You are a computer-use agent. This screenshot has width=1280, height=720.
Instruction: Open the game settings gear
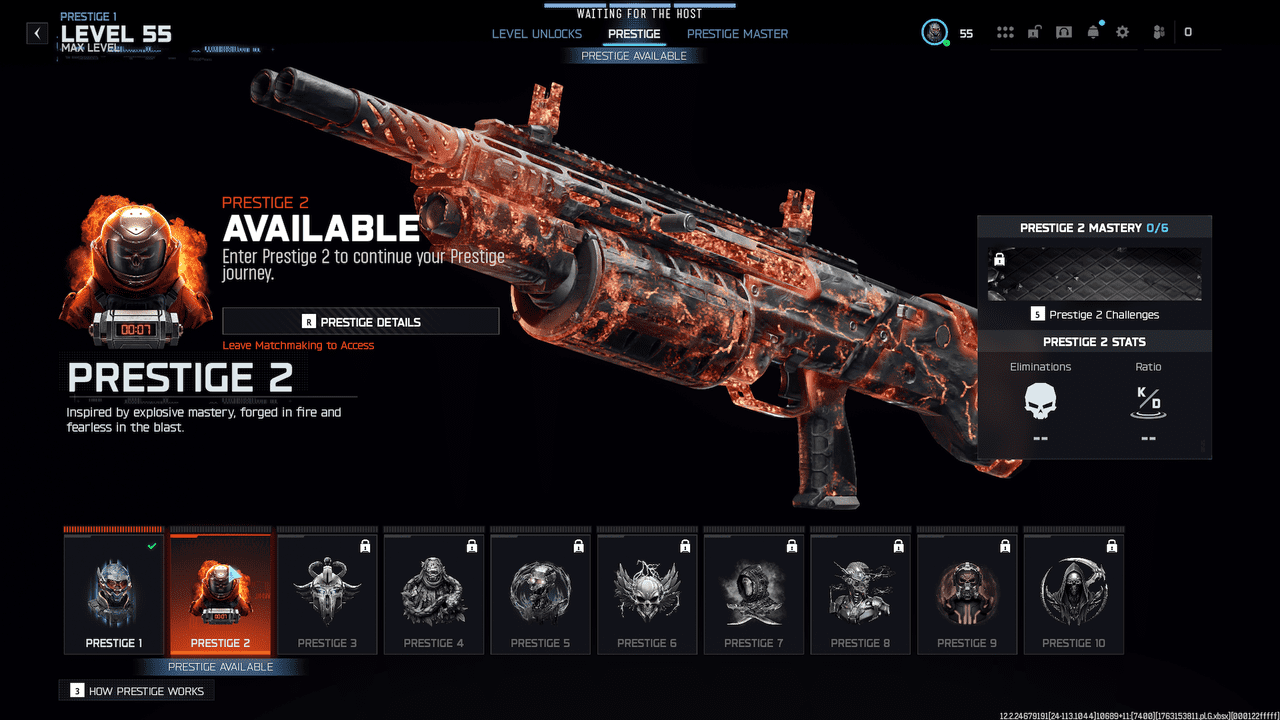click(1122, 31)
